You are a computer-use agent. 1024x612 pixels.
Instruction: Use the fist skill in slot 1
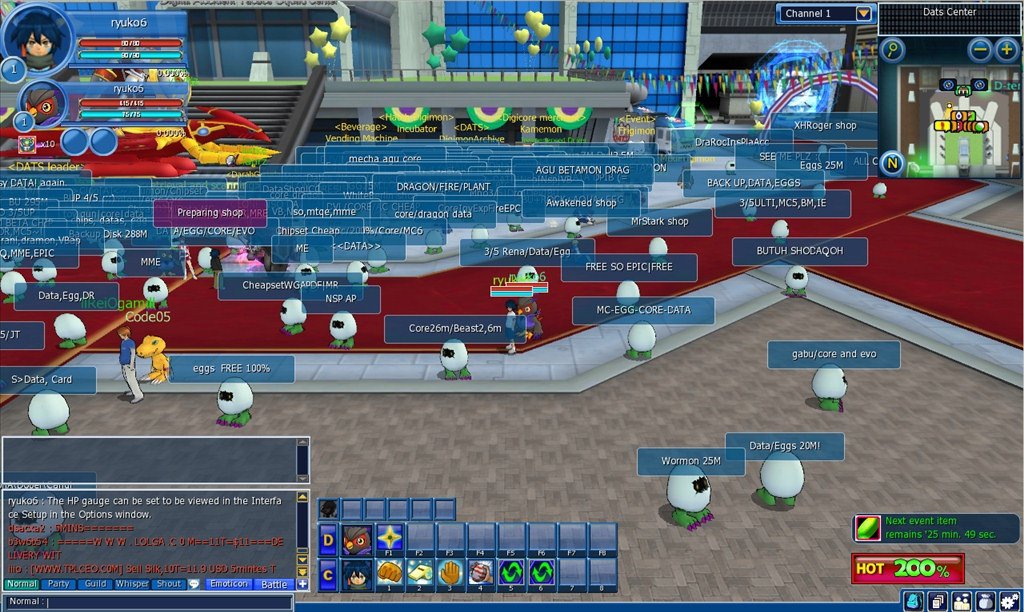click(389, 573)
